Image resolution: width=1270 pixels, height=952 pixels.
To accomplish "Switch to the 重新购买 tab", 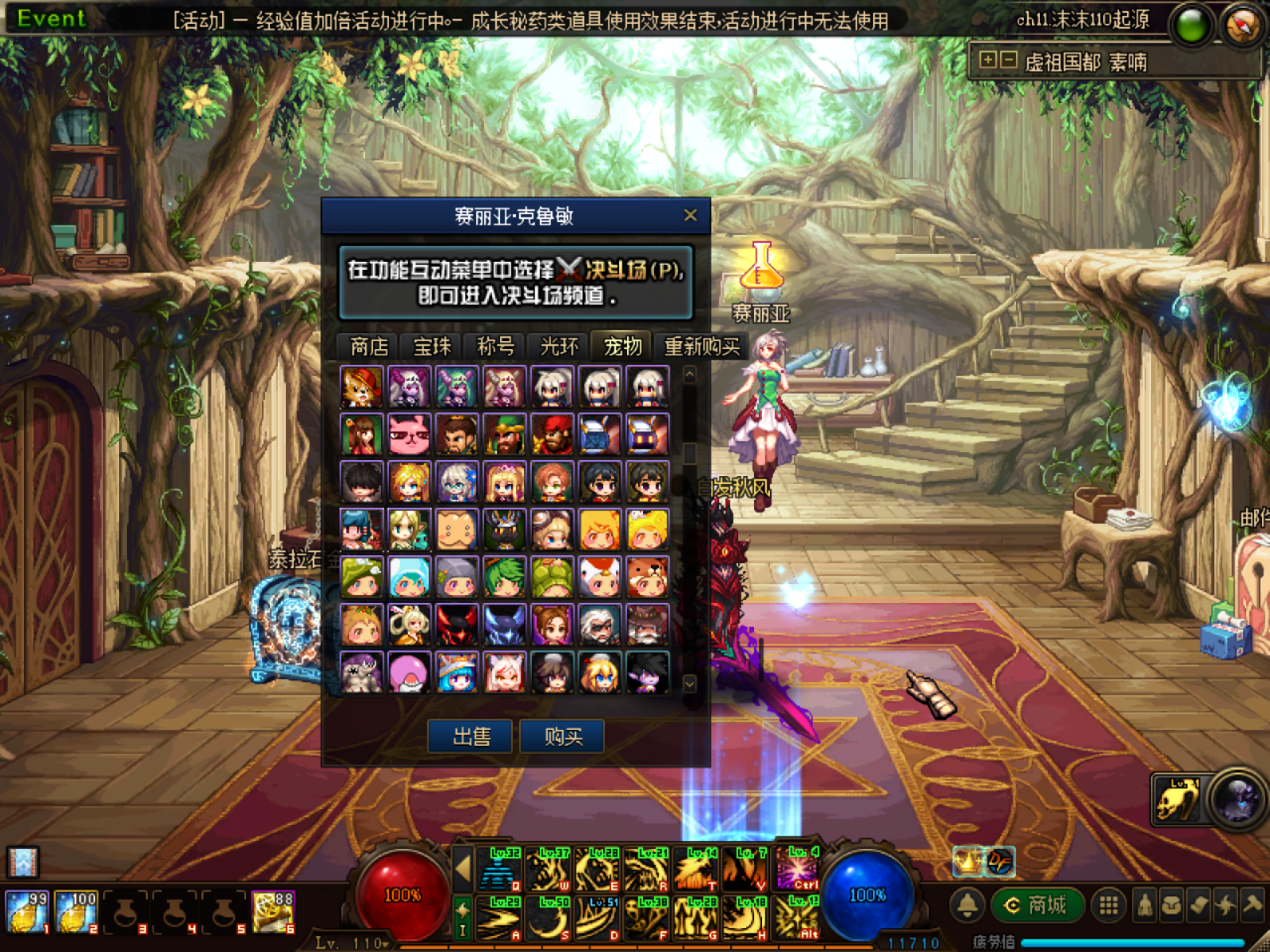I will (x=702, y=347).
